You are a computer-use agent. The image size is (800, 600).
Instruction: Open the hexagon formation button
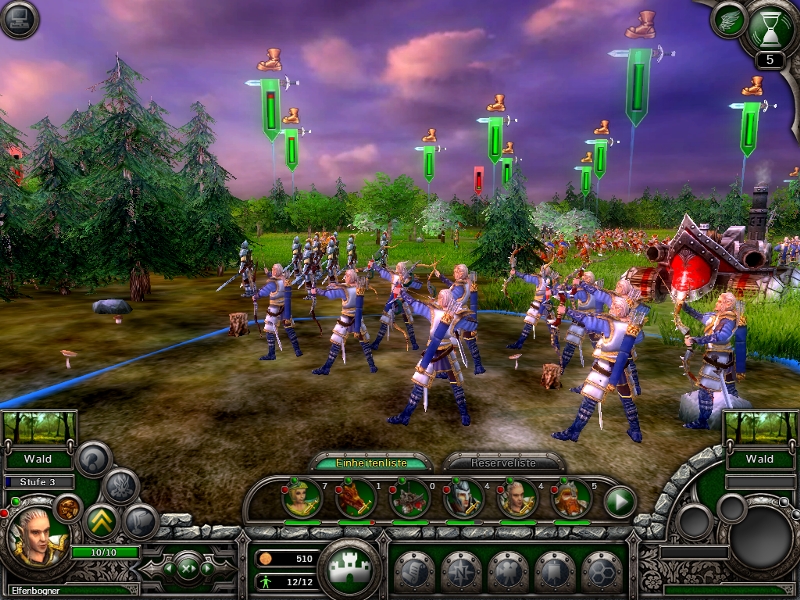602,571
